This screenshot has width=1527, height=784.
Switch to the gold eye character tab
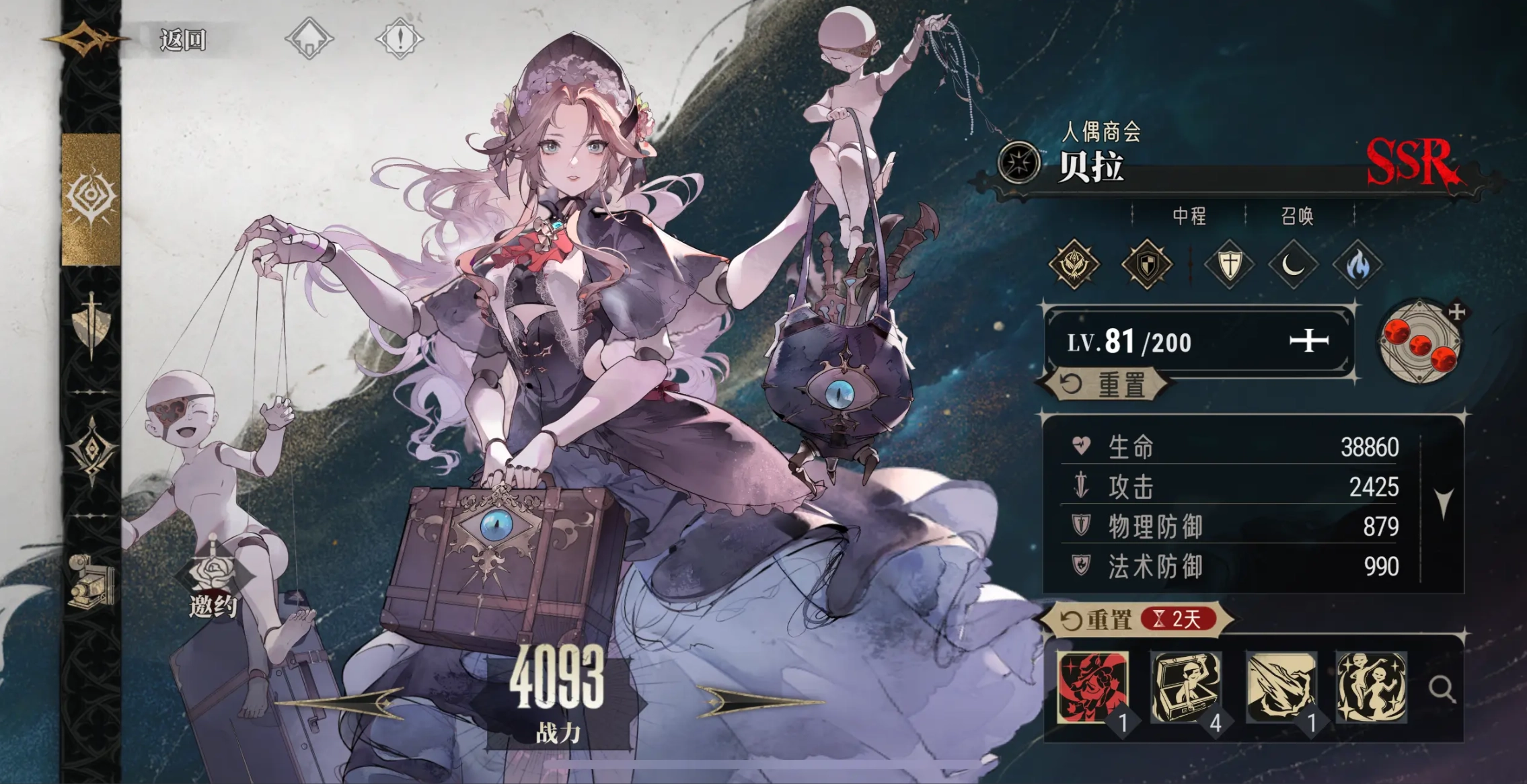tap(91, 198)
